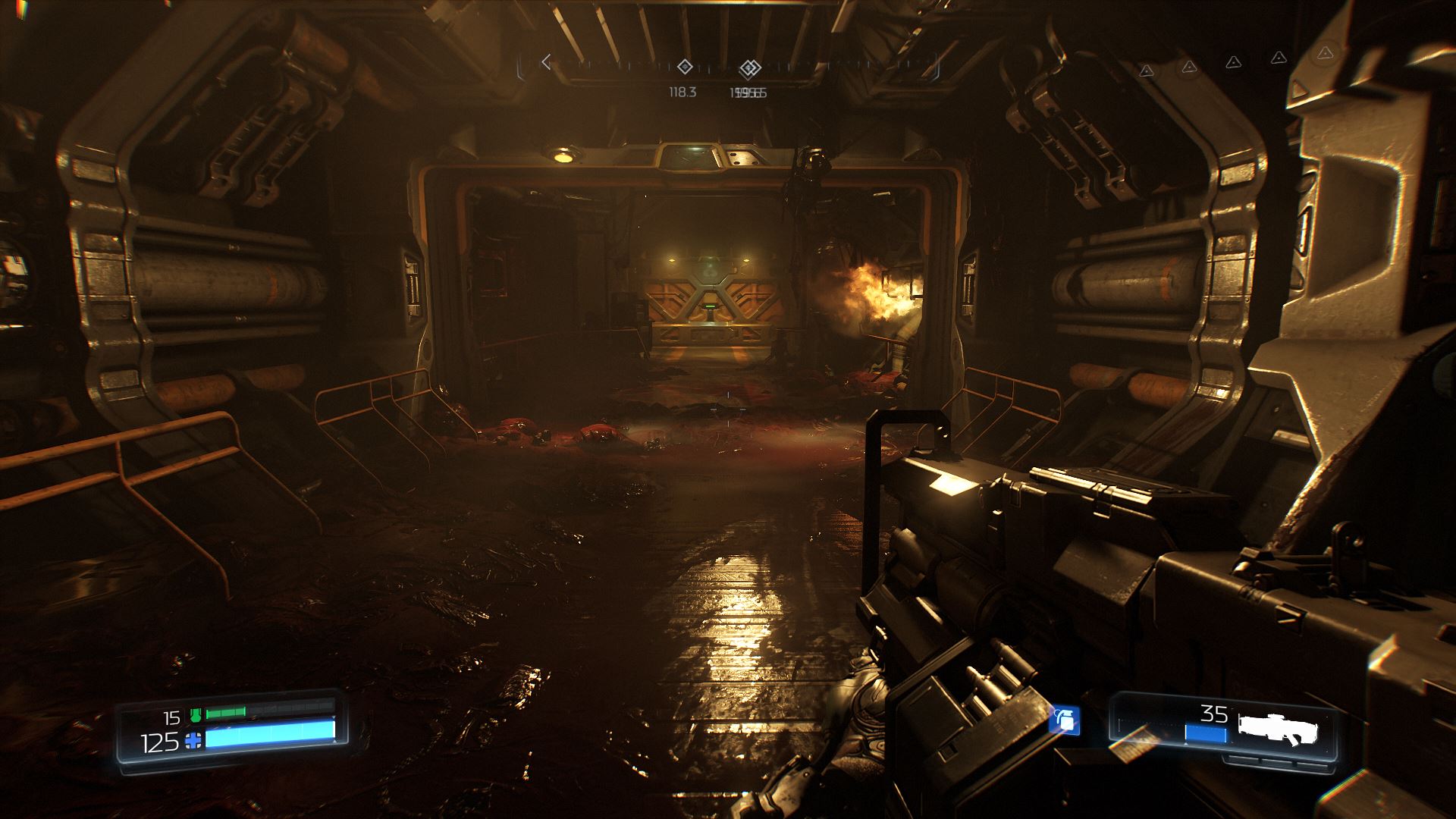1456x819 pixels.
Task: Select the frag grenade equipment icon
Action: click(x=1065, y=720)
